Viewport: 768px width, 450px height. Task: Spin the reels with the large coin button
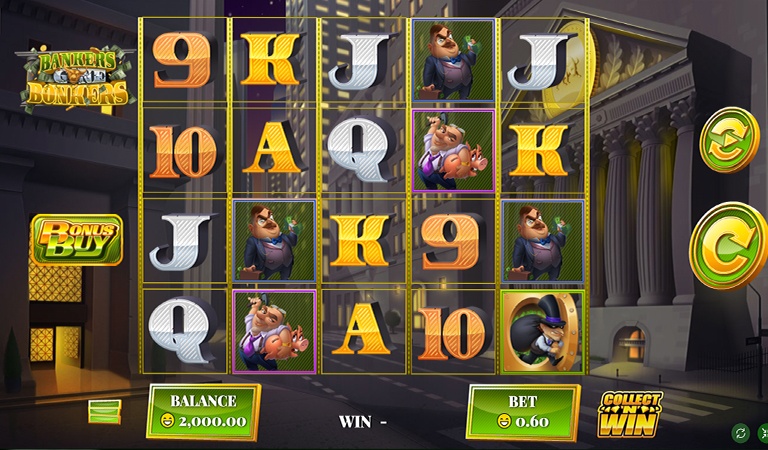click(x=731, y=246)
